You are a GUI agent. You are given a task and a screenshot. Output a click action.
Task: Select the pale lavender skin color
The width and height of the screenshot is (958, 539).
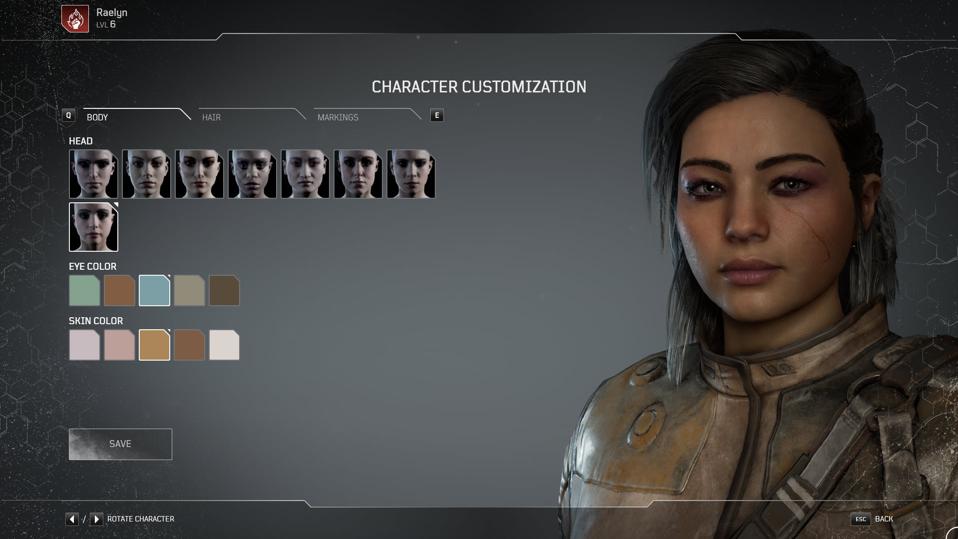coord(84,345)
